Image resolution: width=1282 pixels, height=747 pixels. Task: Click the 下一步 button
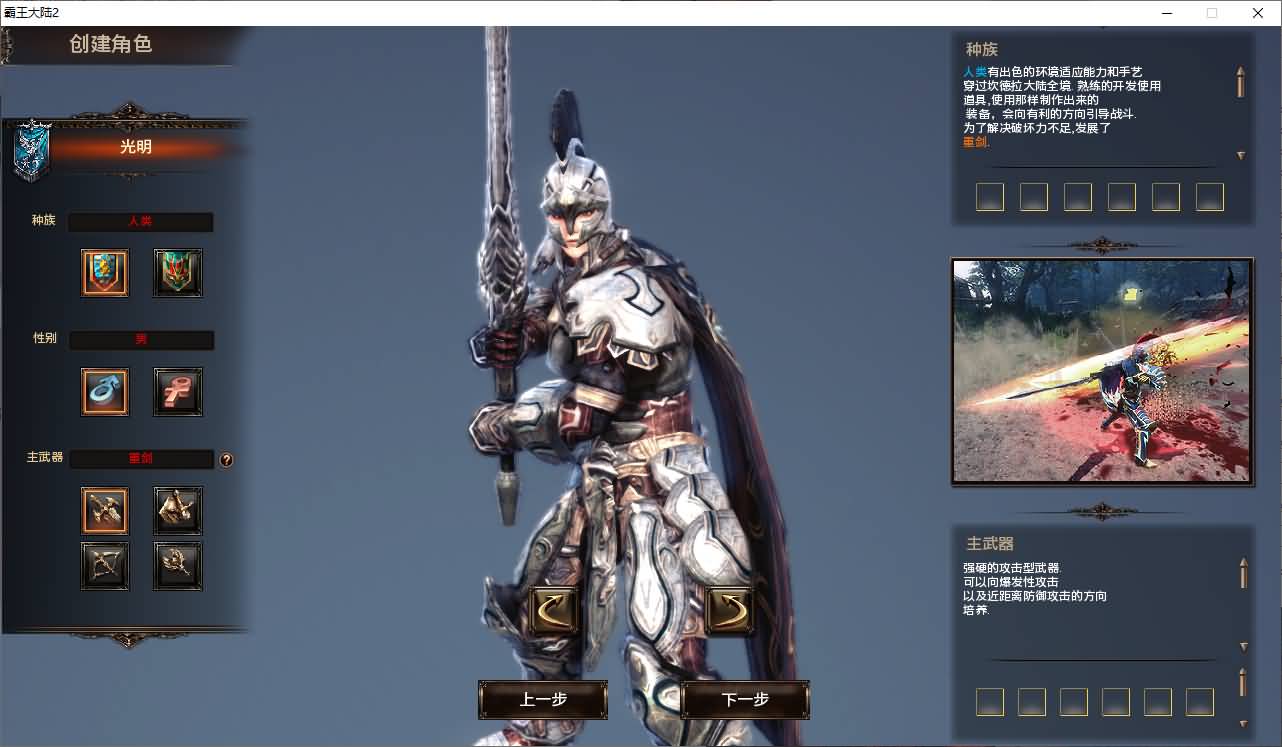[744, 700]
